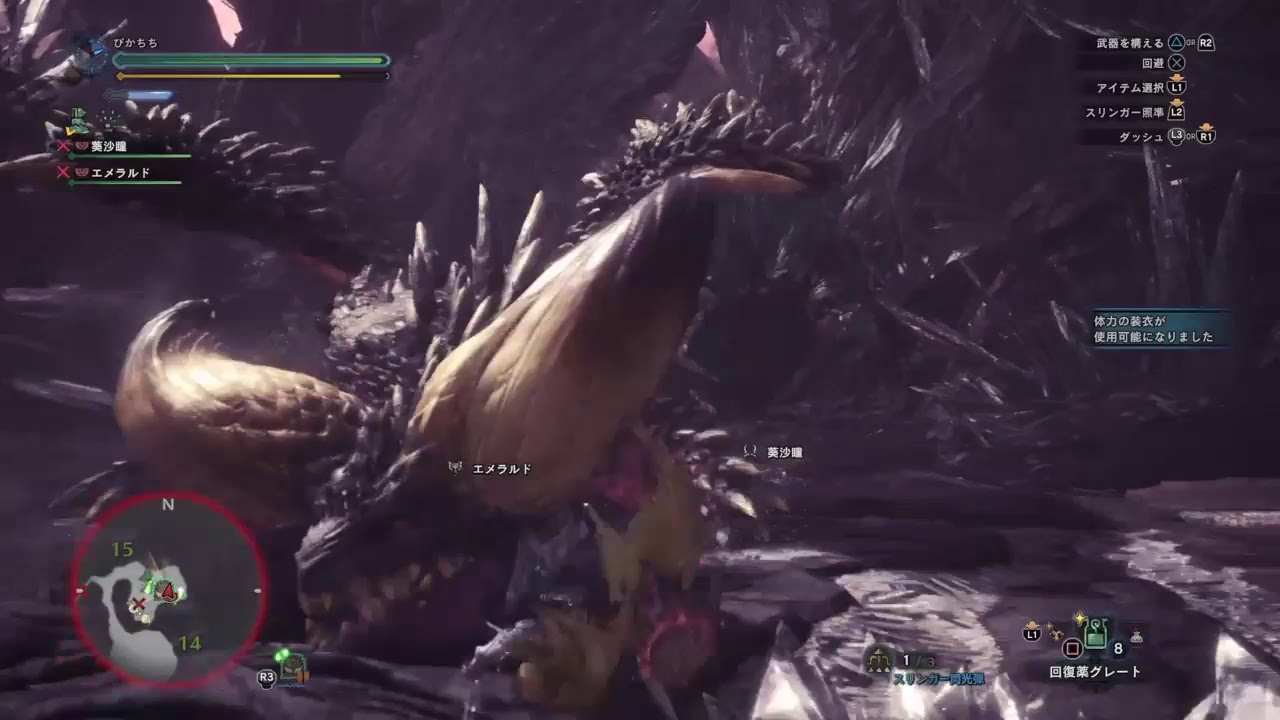This screenshot has height=720, width=1280.
Task: Click the L1 icon next to the item bar
Action: tap(1030, 635)
